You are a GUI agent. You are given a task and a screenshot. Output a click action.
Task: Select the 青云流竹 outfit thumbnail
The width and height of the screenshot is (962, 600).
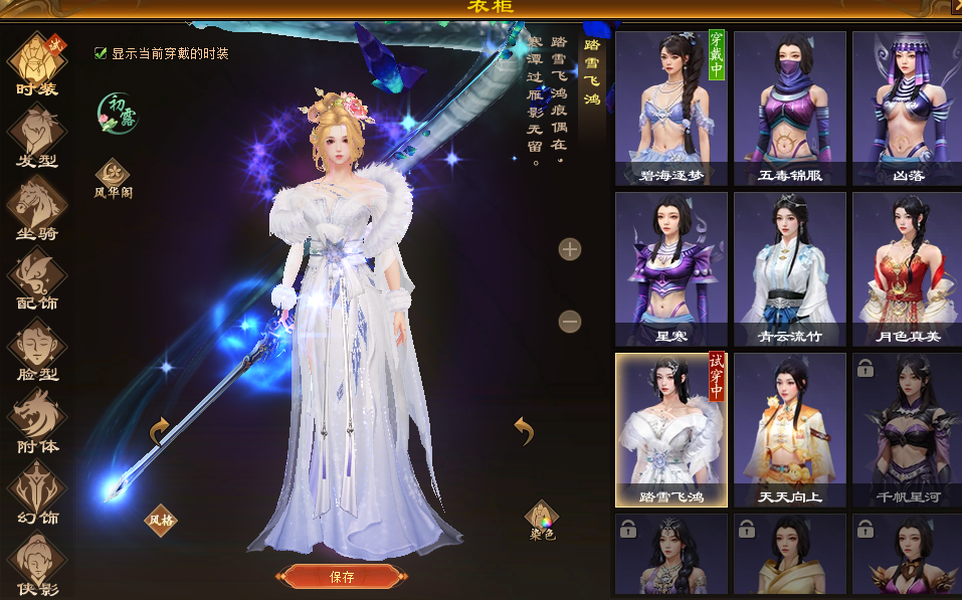790,269
